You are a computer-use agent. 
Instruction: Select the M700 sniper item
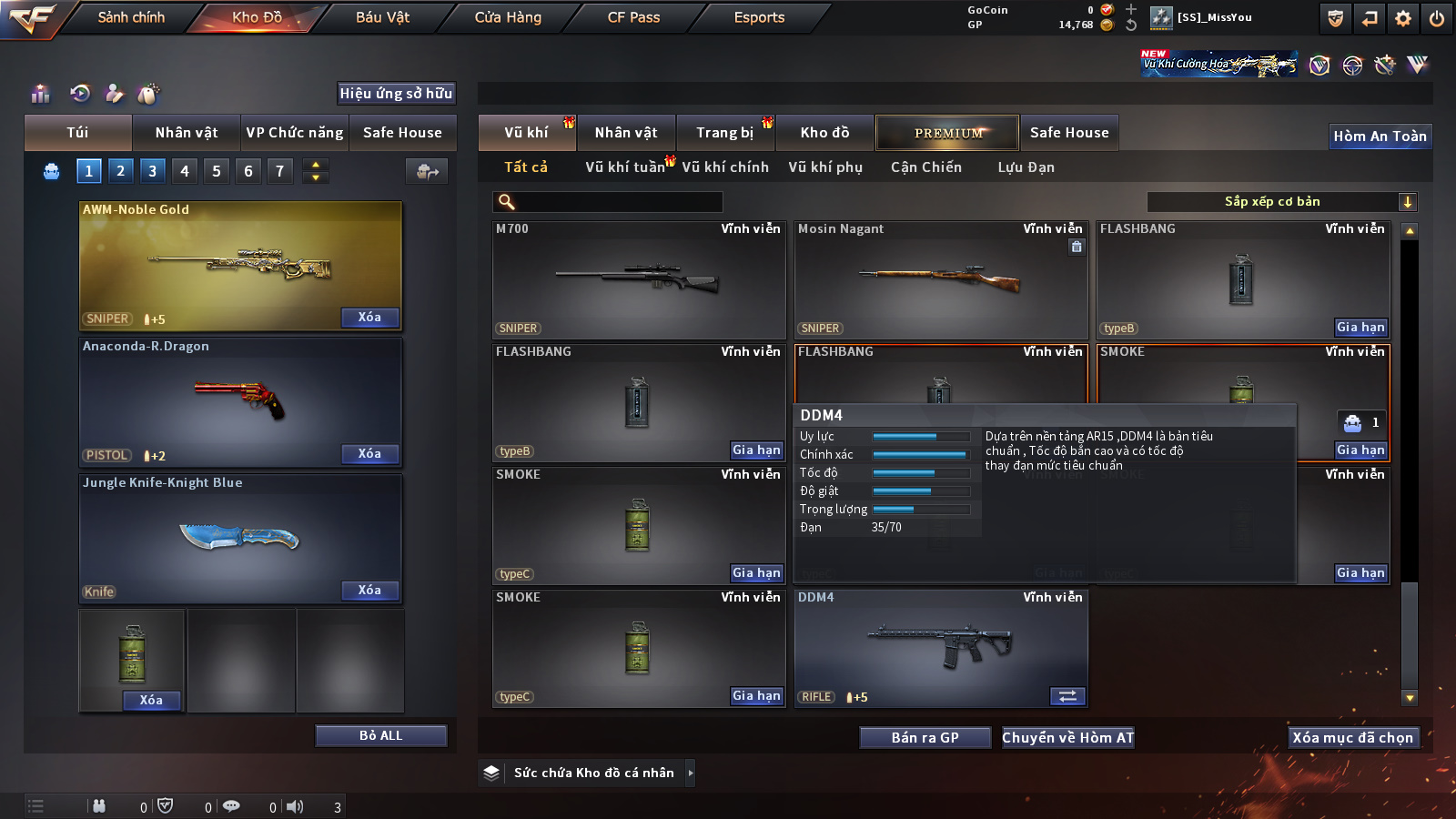click(x=639, y=279)
